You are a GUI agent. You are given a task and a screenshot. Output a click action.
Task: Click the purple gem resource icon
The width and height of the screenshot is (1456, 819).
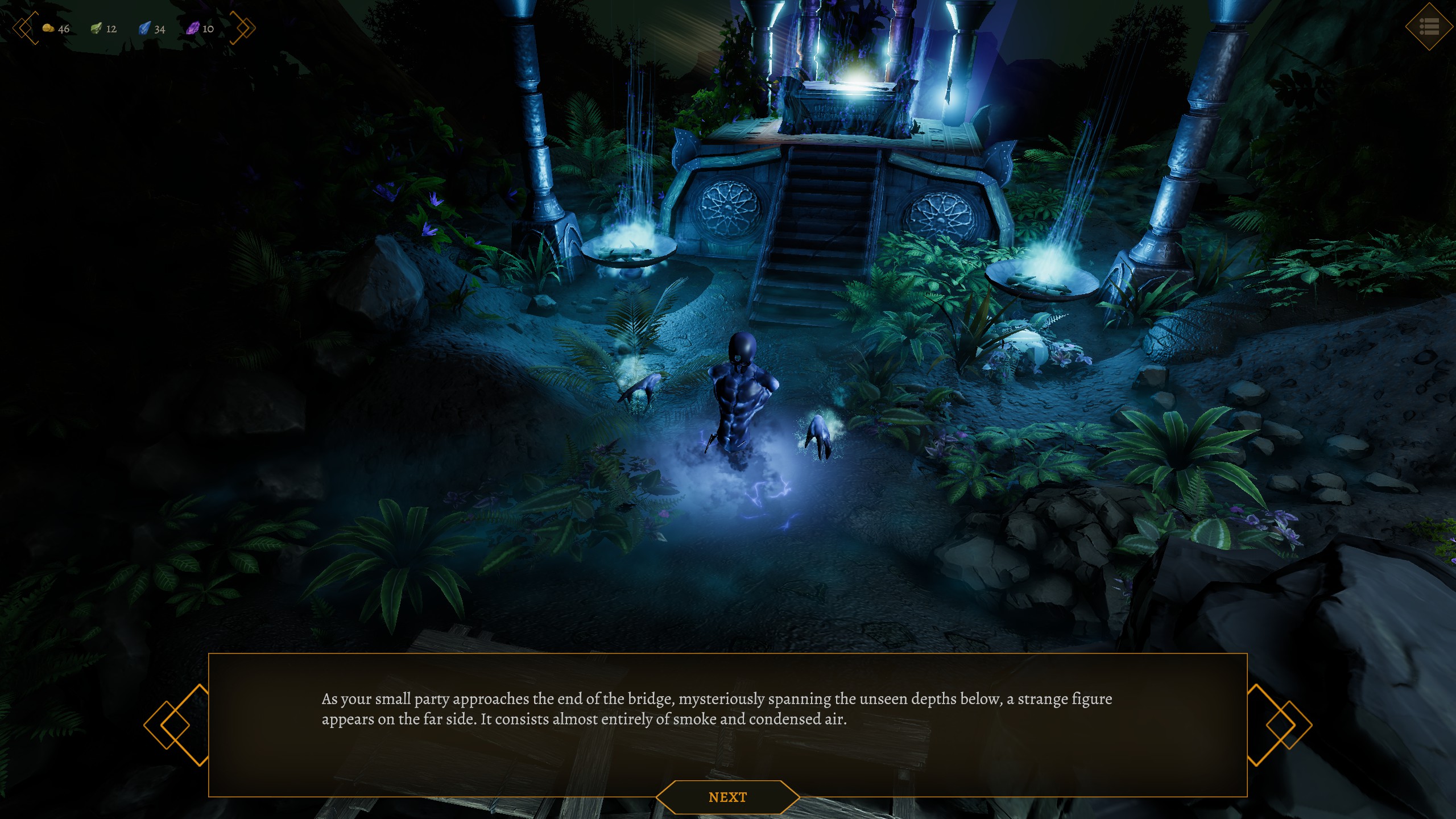[193, 27]
